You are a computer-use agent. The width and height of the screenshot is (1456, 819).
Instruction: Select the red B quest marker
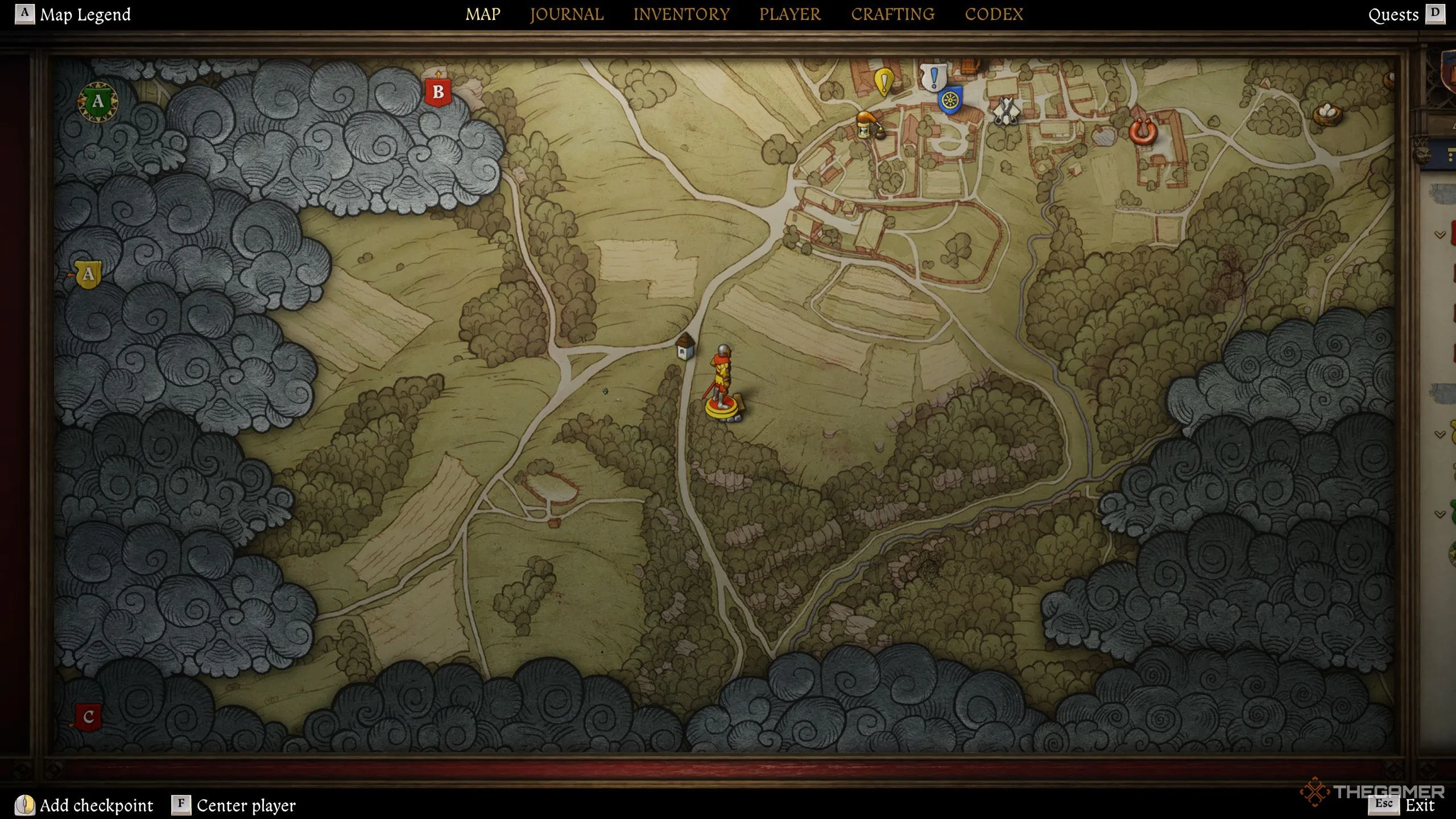pyautogui.click(x=438, y=92)
